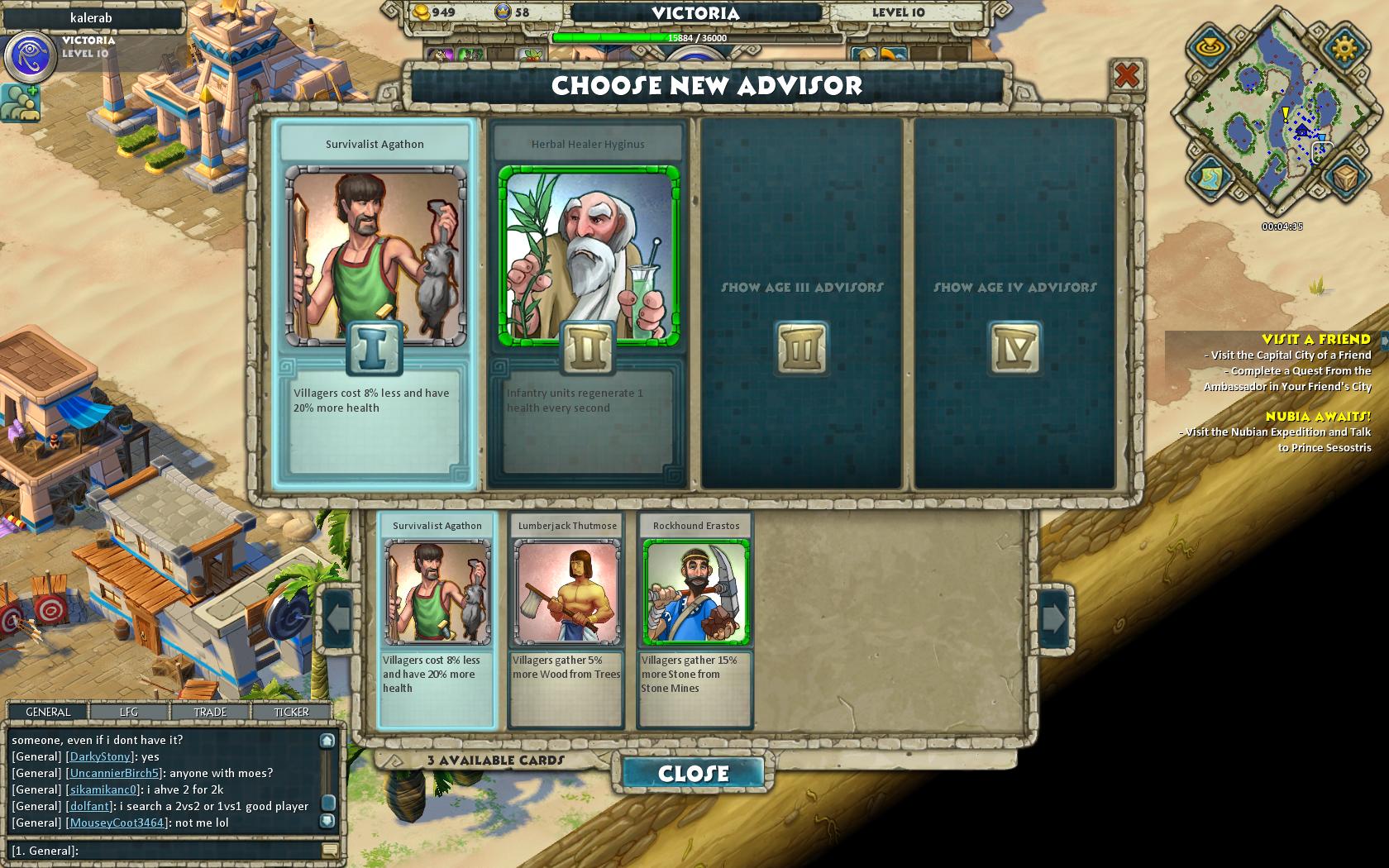Switch to the TRADE chat tab
Image resolution: width=1389 pixels, height=868 pixels.
tap(210, 712)
